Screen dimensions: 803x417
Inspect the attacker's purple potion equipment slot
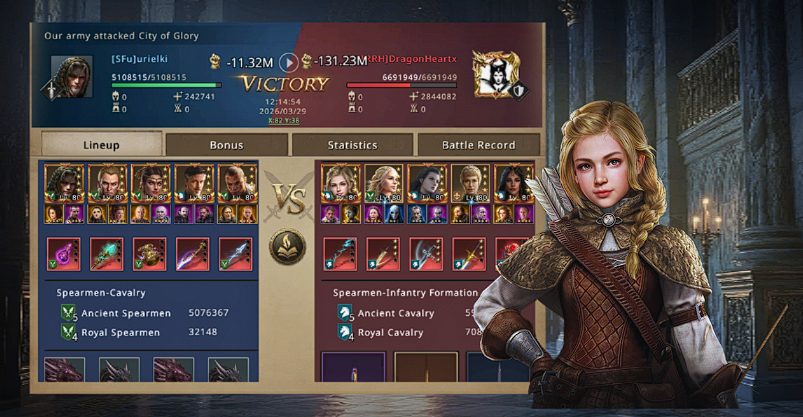(64, 254)
